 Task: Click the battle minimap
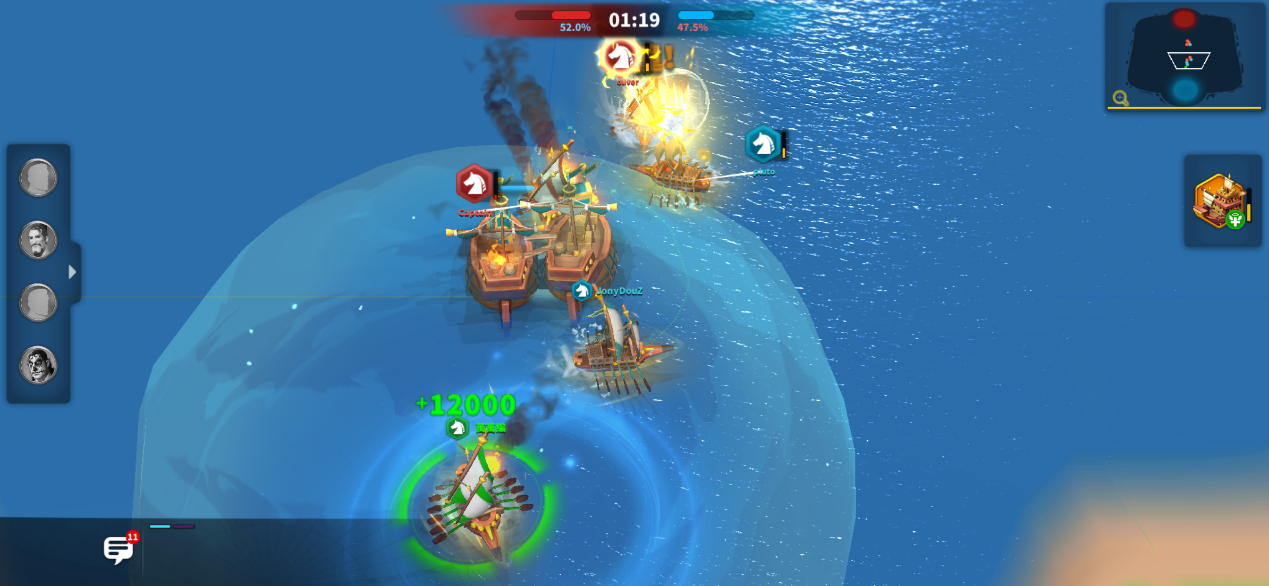(1186, 54)
